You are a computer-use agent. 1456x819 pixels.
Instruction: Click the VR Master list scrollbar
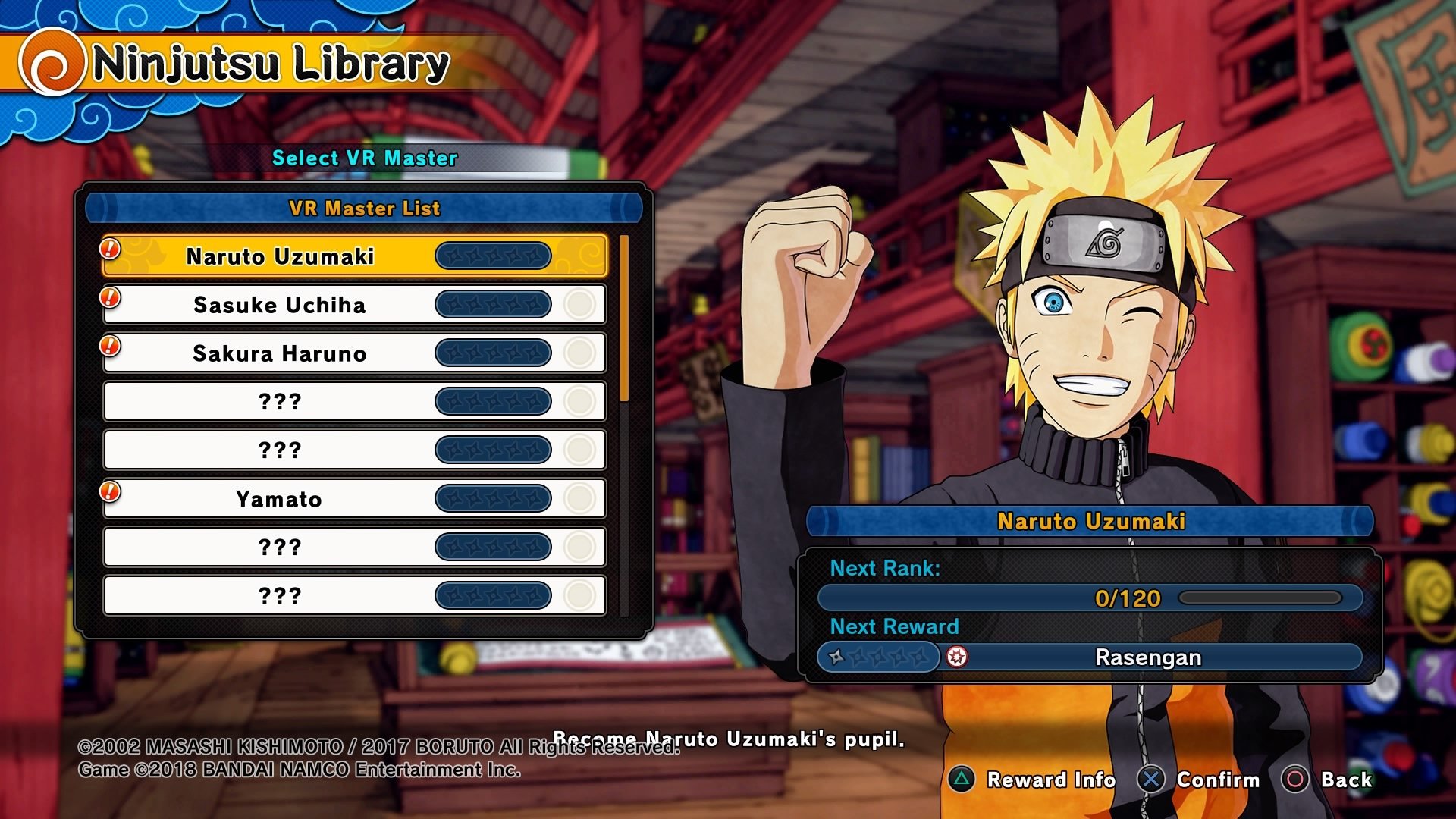(x=624, y=318)
